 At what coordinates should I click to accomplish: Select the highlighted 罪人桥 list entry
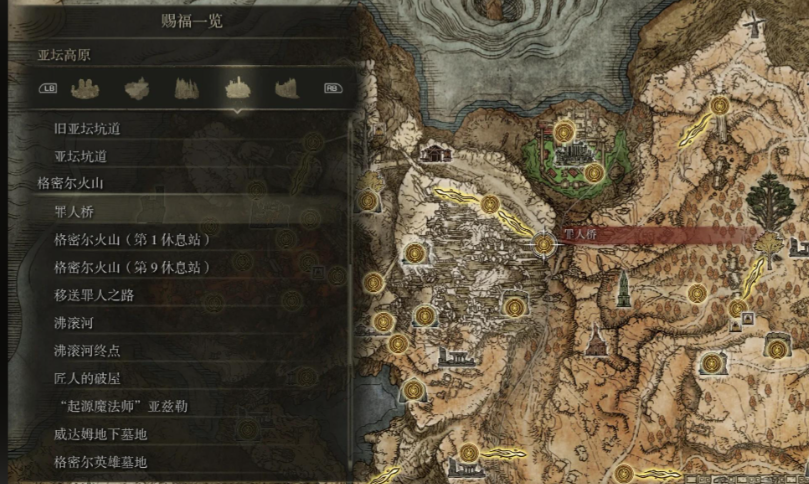[x=74, y=212]
